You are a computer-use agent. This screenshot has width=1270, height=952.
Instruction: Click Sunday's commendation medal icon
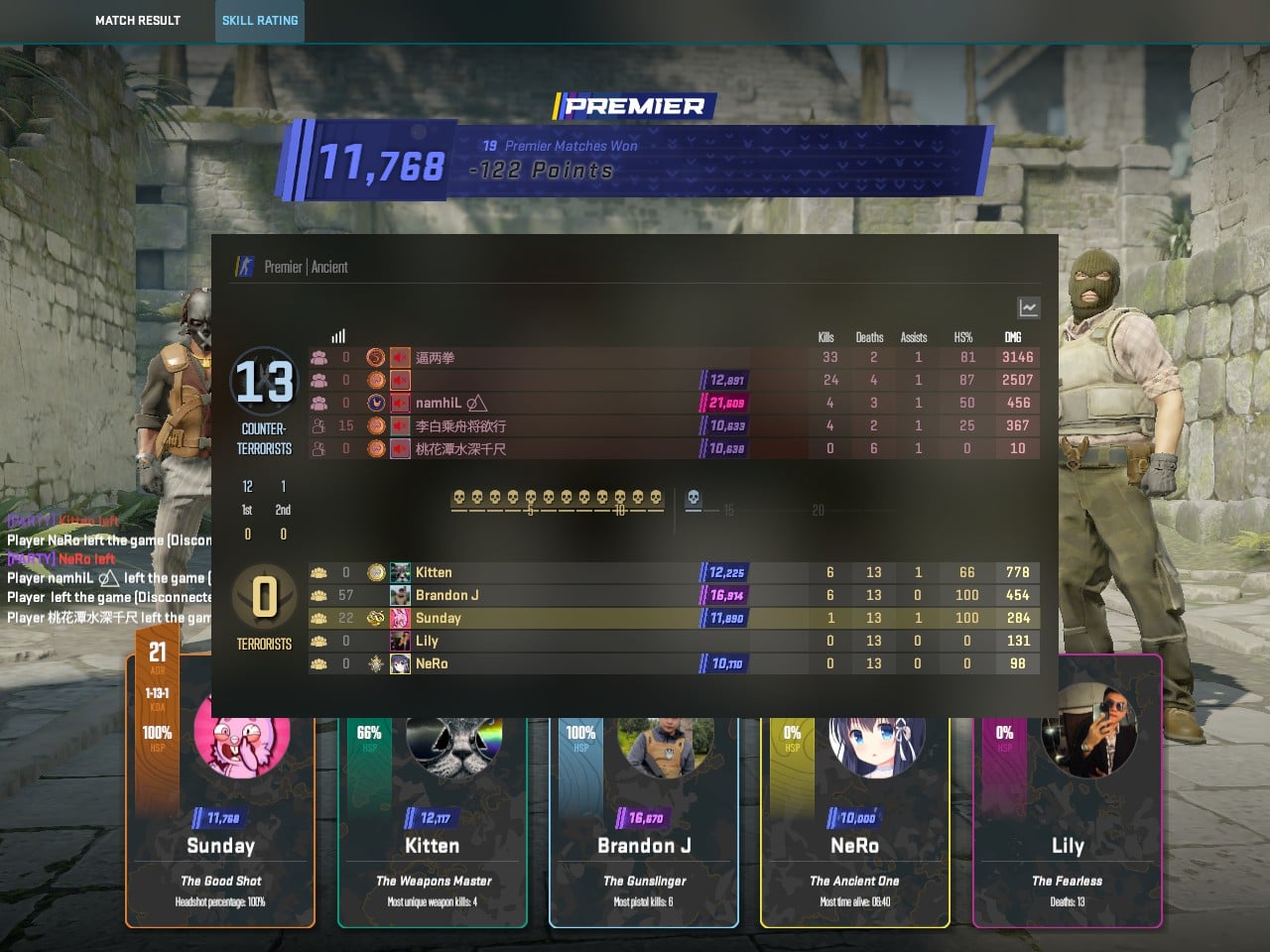(376, 618)
